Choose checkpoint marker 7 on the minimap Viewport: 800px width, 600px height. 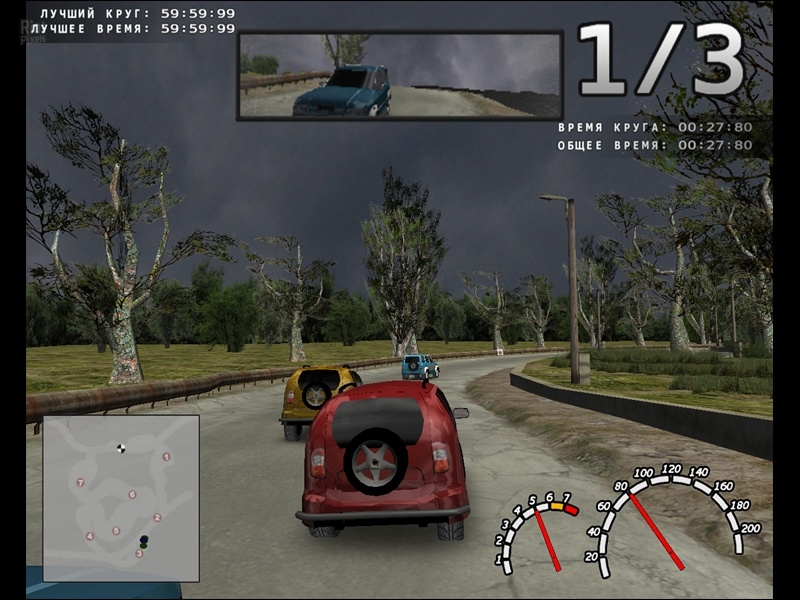(80, 483)
